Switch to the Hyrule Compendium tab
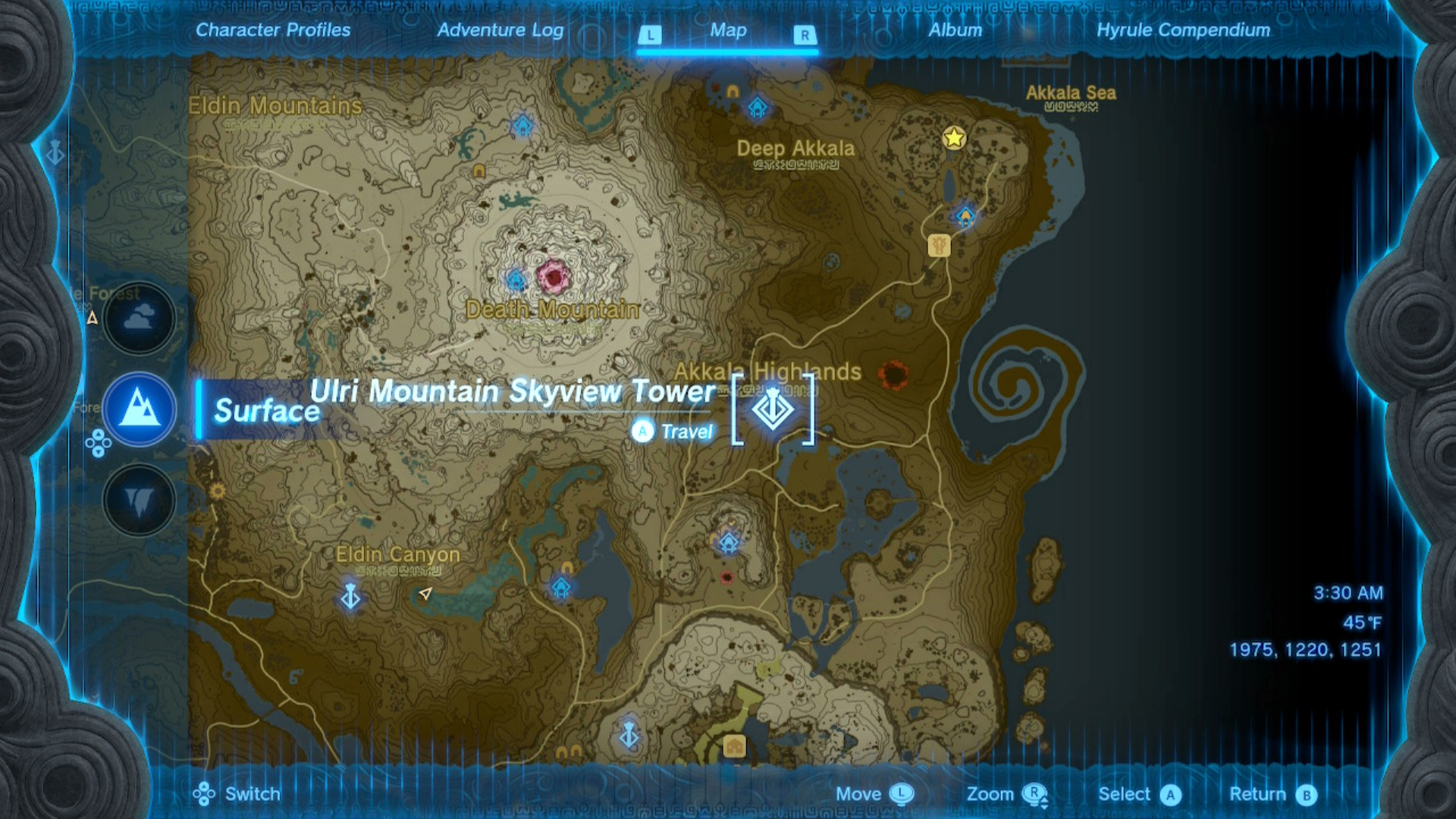The height and width of the screenshot is (819, 1456). point(1184,30)
